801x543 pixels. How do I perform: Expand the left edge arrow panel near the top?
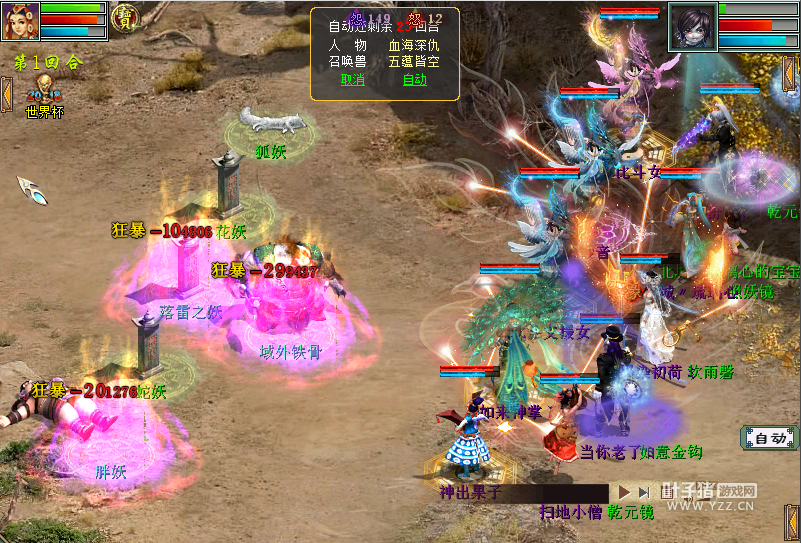pyautogui.click(x=5, y=93)
